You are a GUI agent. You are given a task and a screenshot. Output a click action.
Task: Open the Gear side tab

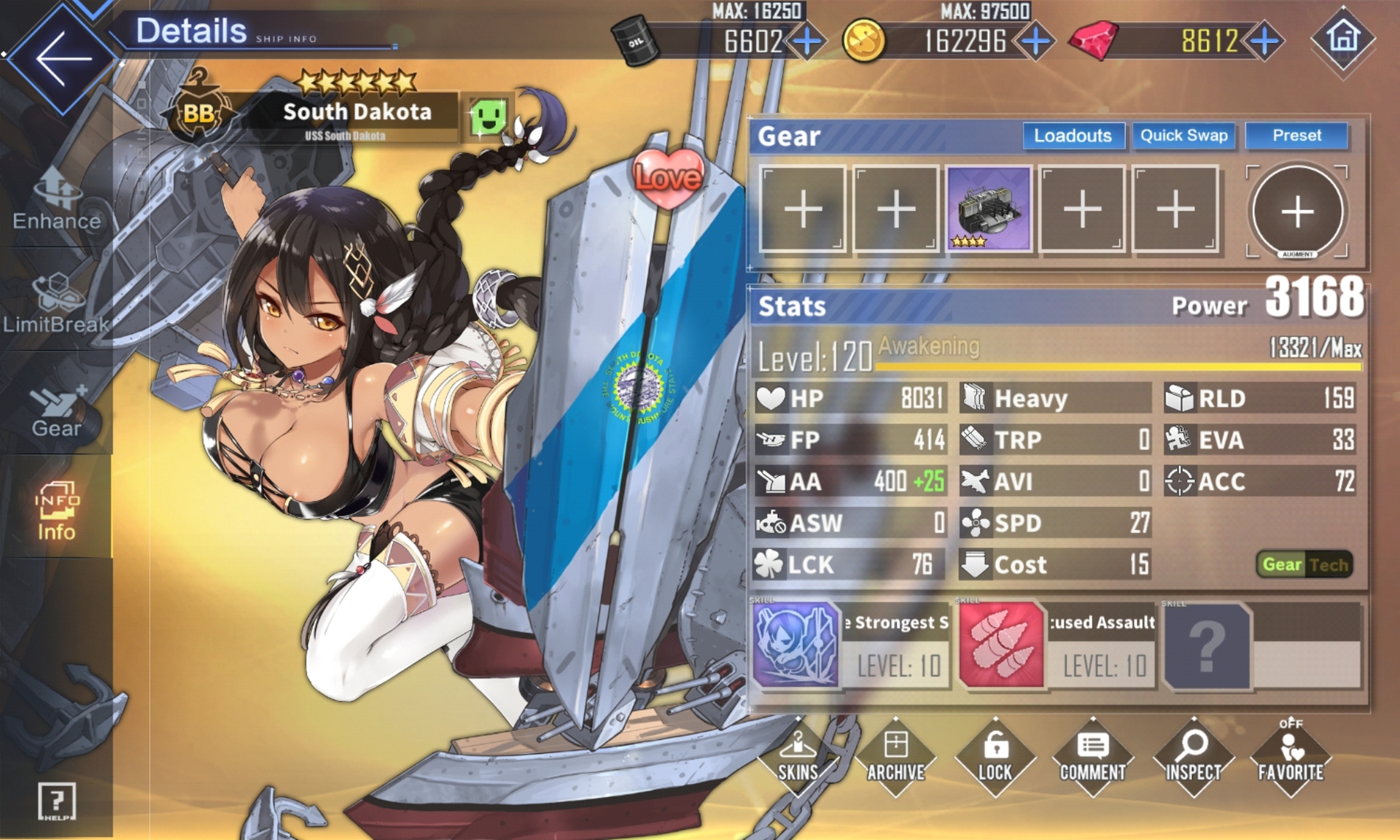56,410
